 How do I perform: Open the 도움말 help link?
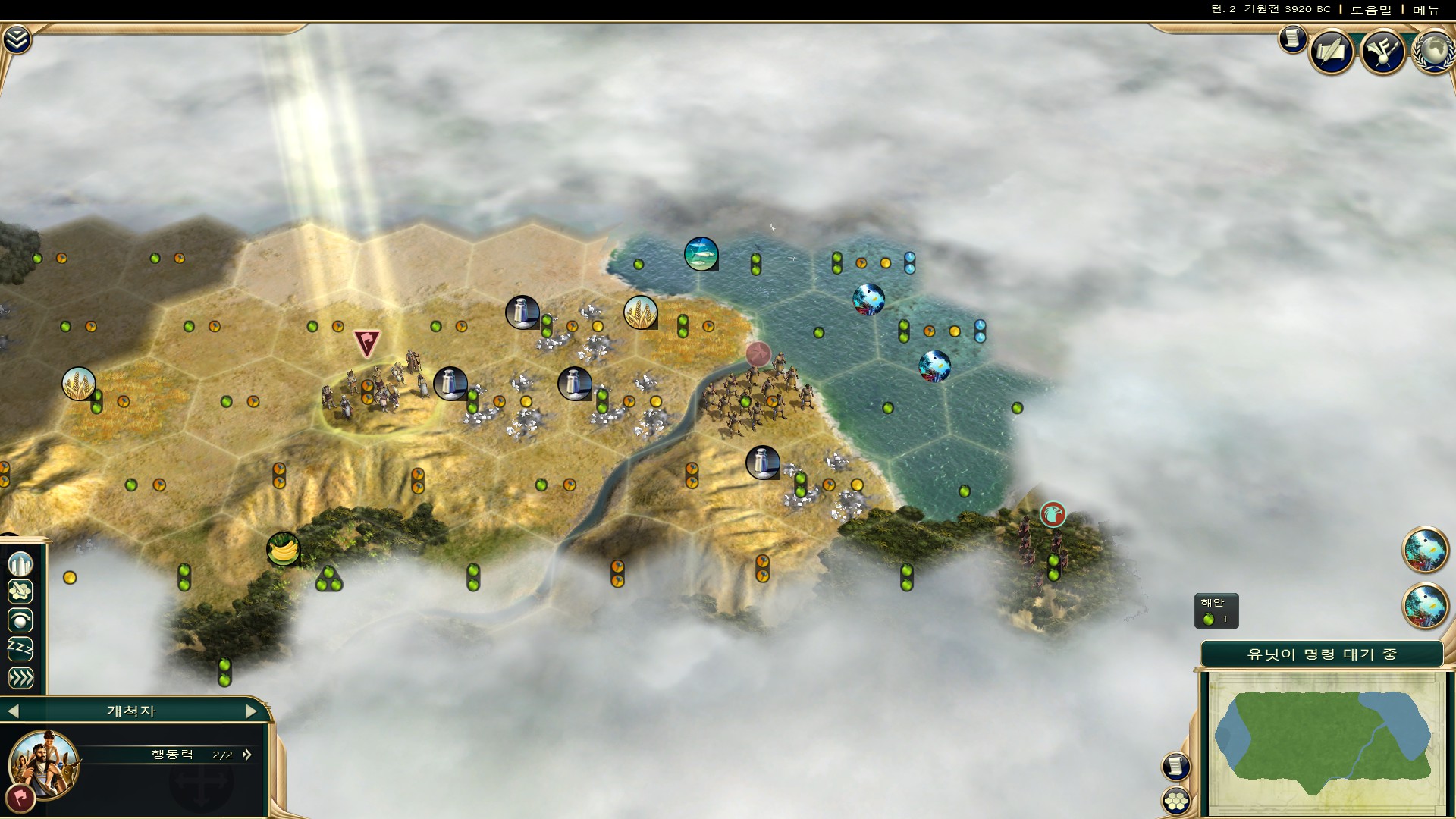[1371, 10]
